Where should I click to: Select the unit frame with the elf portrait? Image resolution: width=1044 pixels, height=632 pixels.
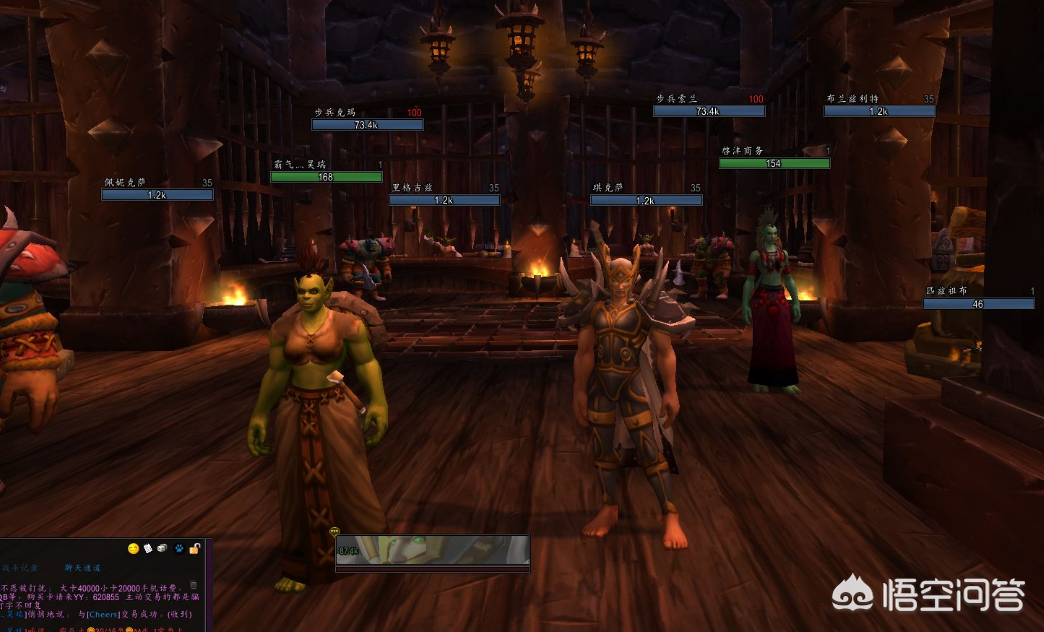pyautogui.click(x=432, y=550)
